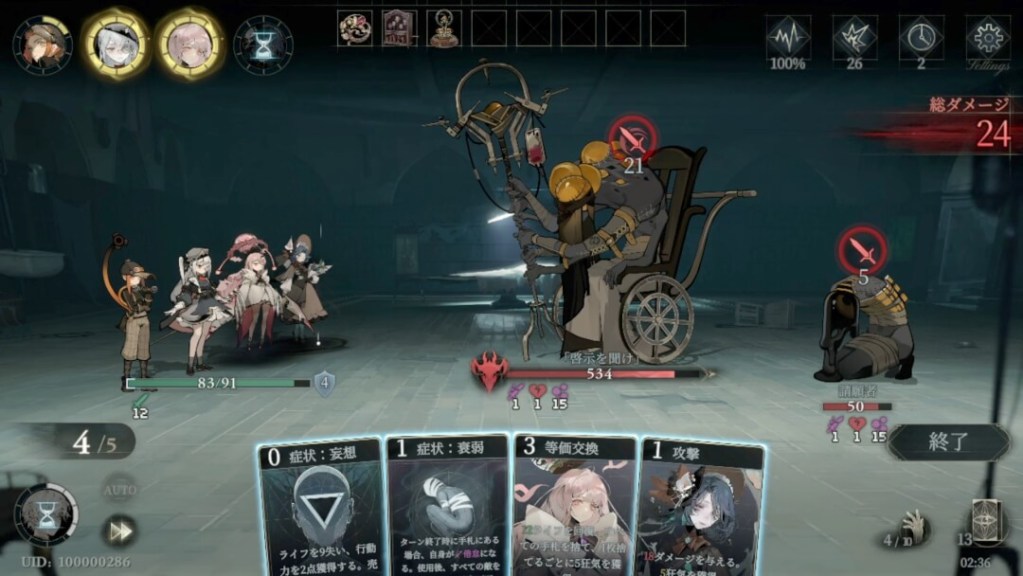Toggle AUTO battle mode

click(120, 491)
